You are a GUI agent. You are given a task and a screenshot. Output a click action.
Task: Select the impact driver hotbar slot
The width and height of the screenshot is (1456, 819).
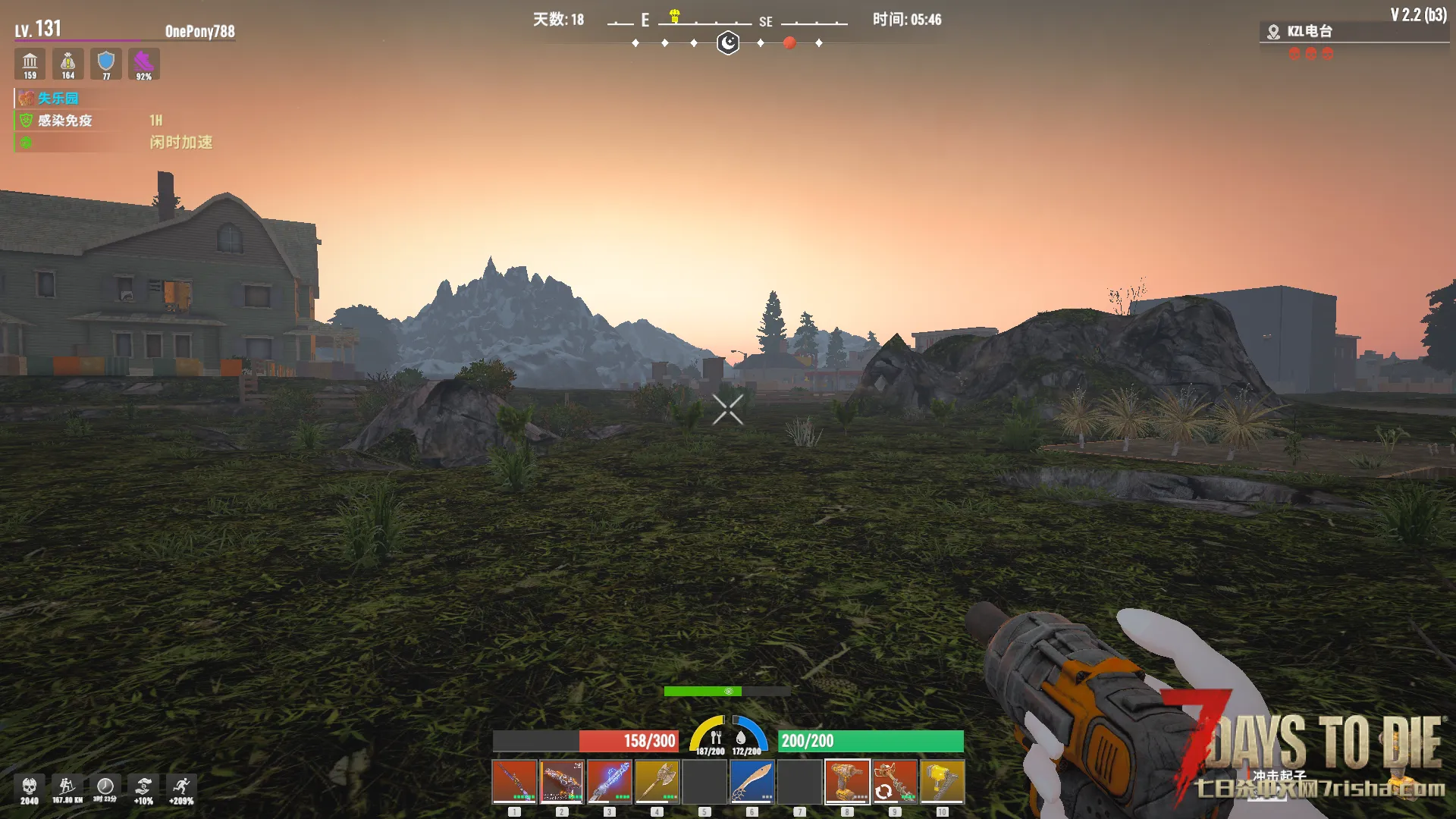[x=847, y=781]
